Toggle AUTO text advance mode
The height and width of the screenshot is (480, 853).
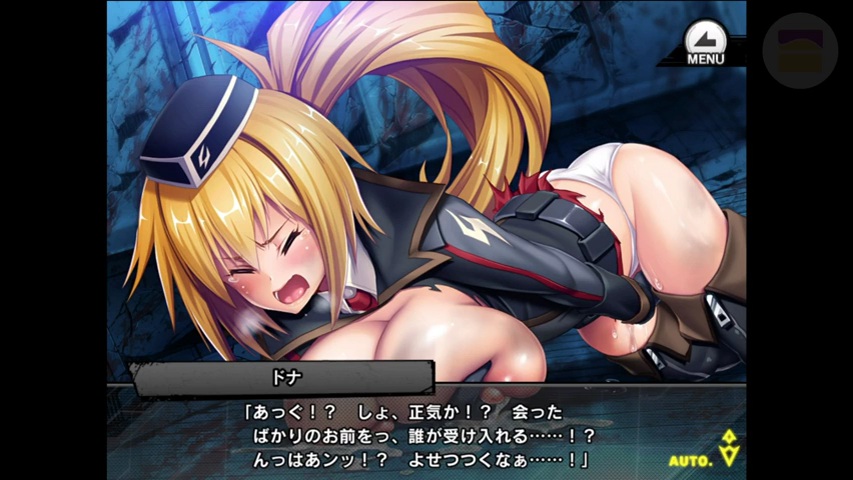pos(691,460)
